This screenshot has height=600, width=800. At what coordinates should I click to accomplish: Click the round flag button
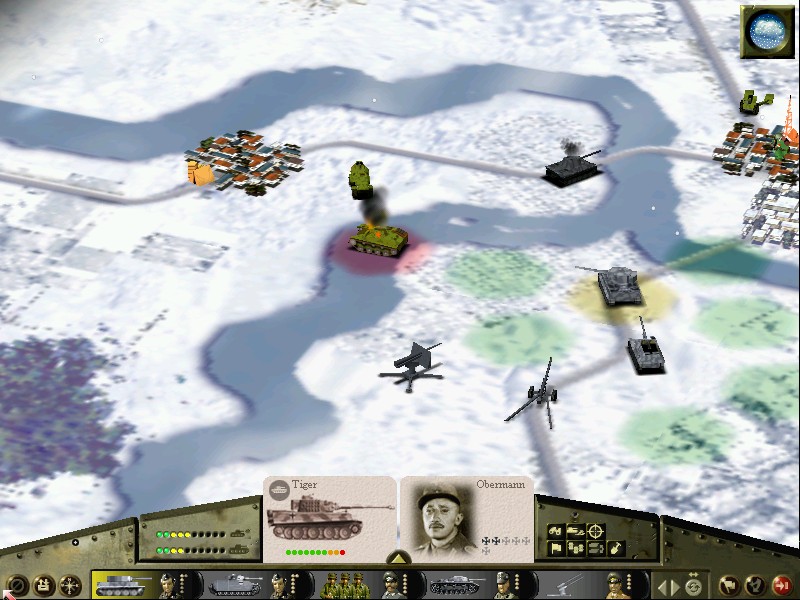tap(730, 585)
